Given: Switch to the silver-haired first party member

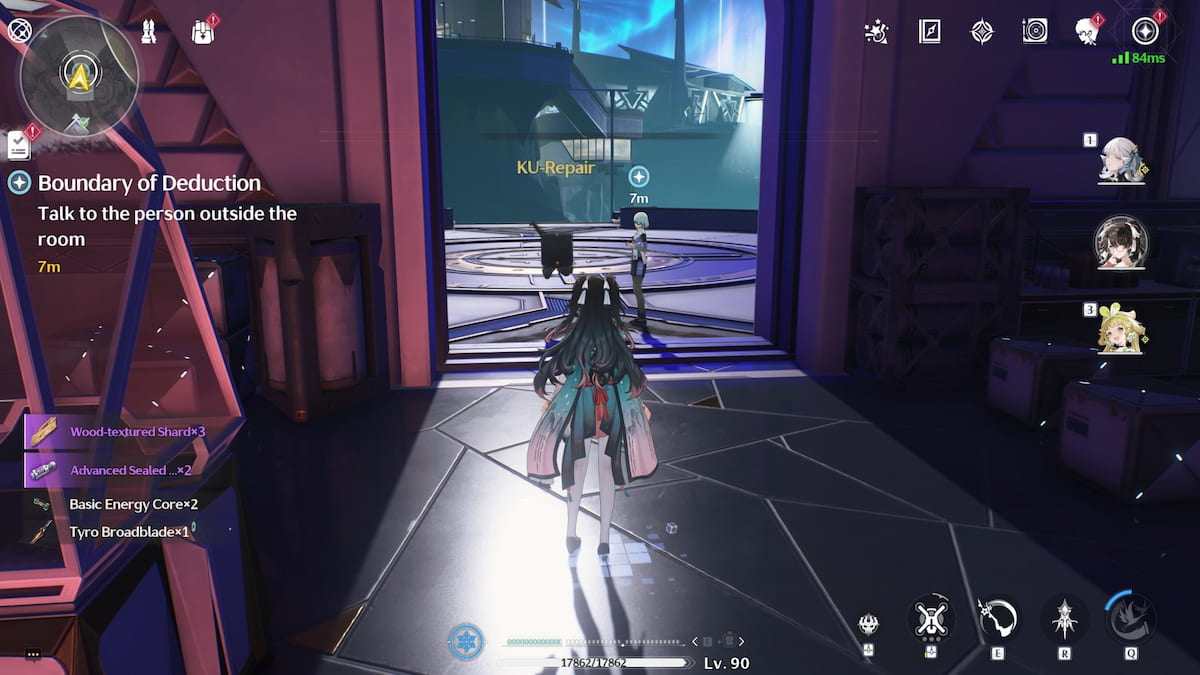Looking at the screenshot, I should tap(1122, 160).
